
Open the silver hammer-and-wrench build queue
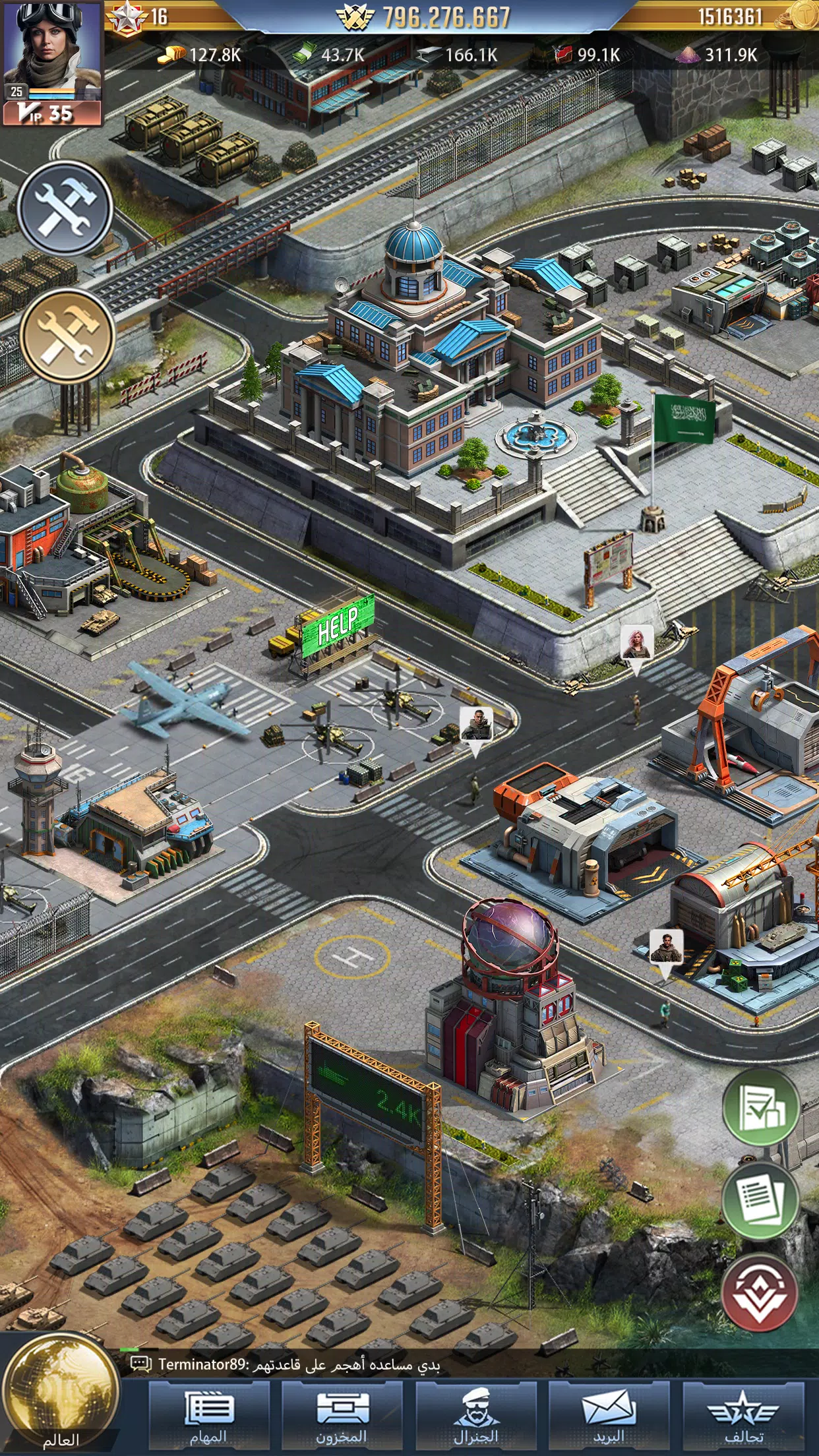[x=65, y=208]
